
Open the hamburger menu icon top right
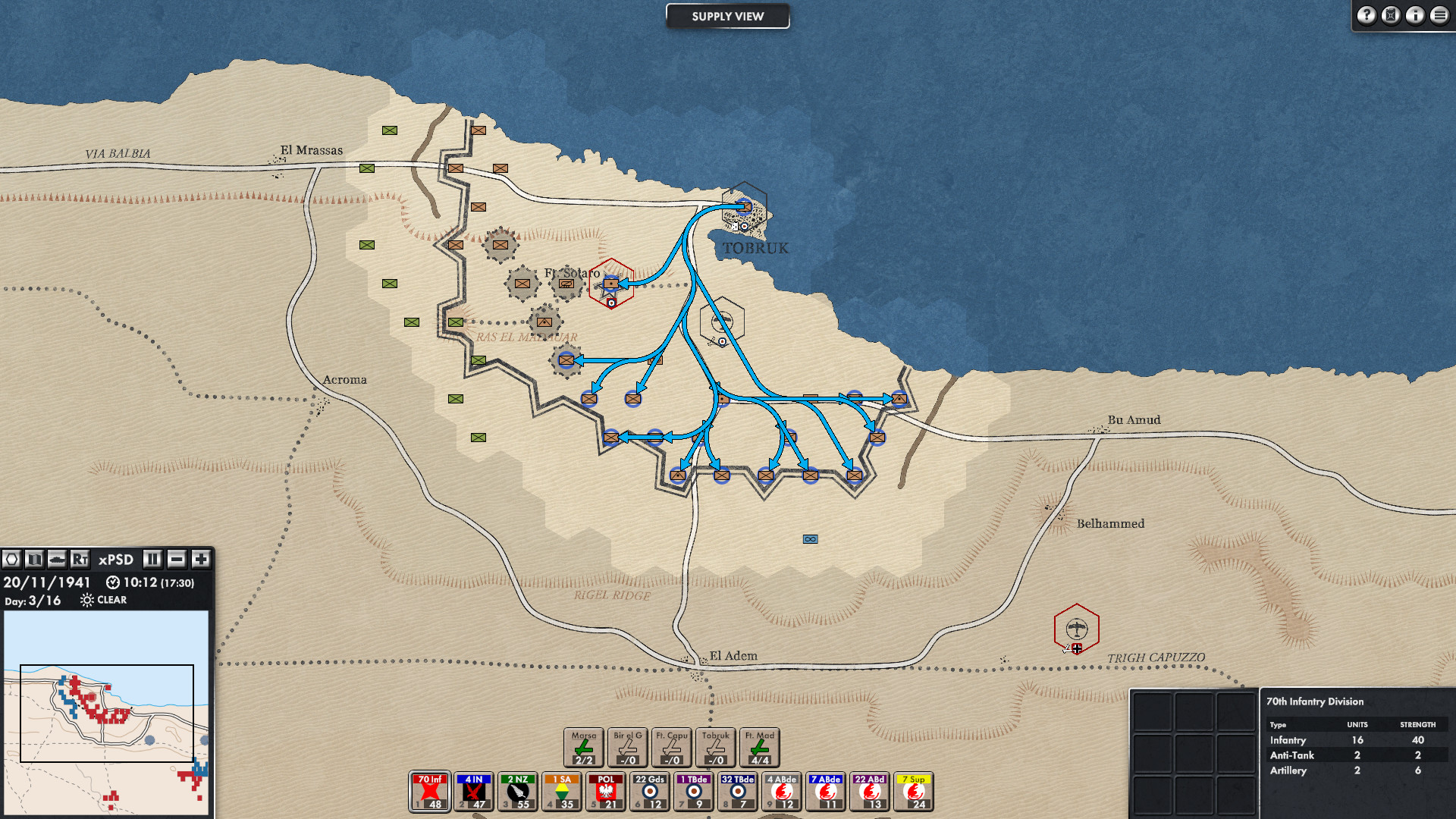pos(1440,15)
